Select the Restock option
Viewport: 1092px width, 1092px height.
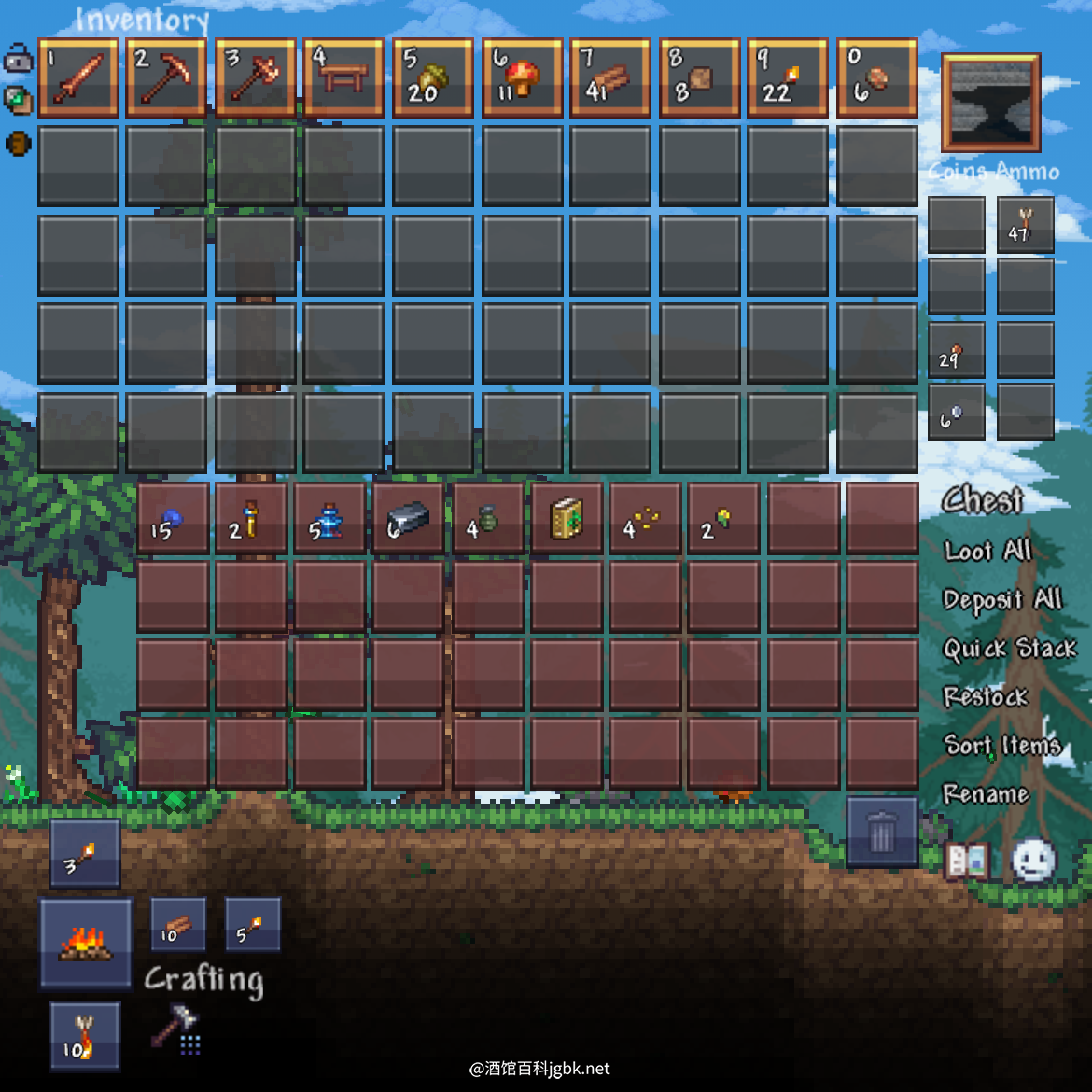pos(985,697)
